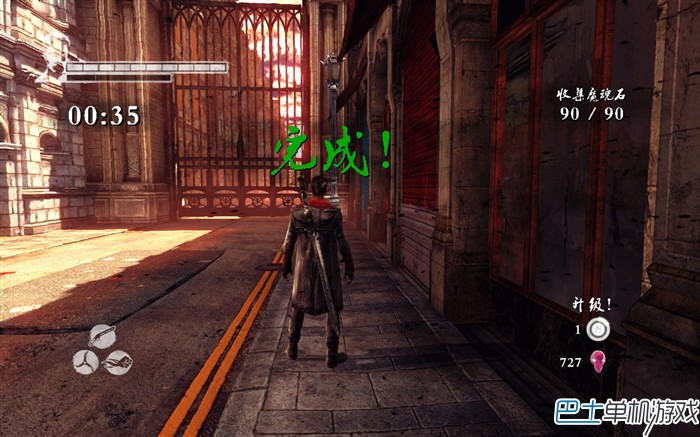Viewport: 700px width, 437px height.
Task: Select the sword weapon icon
Action: click(x=103, y=336)
